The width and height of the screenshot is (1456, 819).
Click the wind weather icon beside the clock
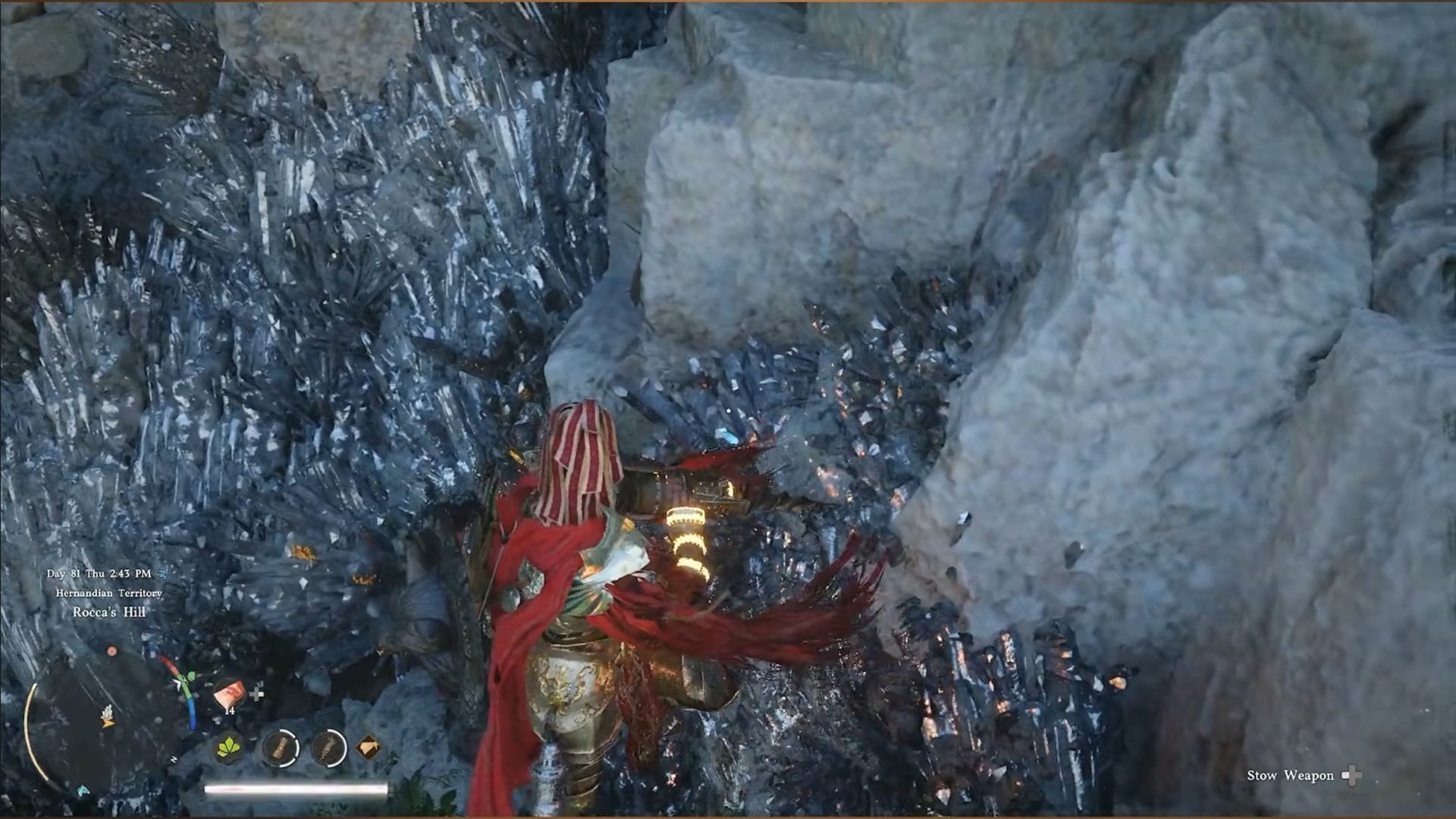tap(164, 574)
